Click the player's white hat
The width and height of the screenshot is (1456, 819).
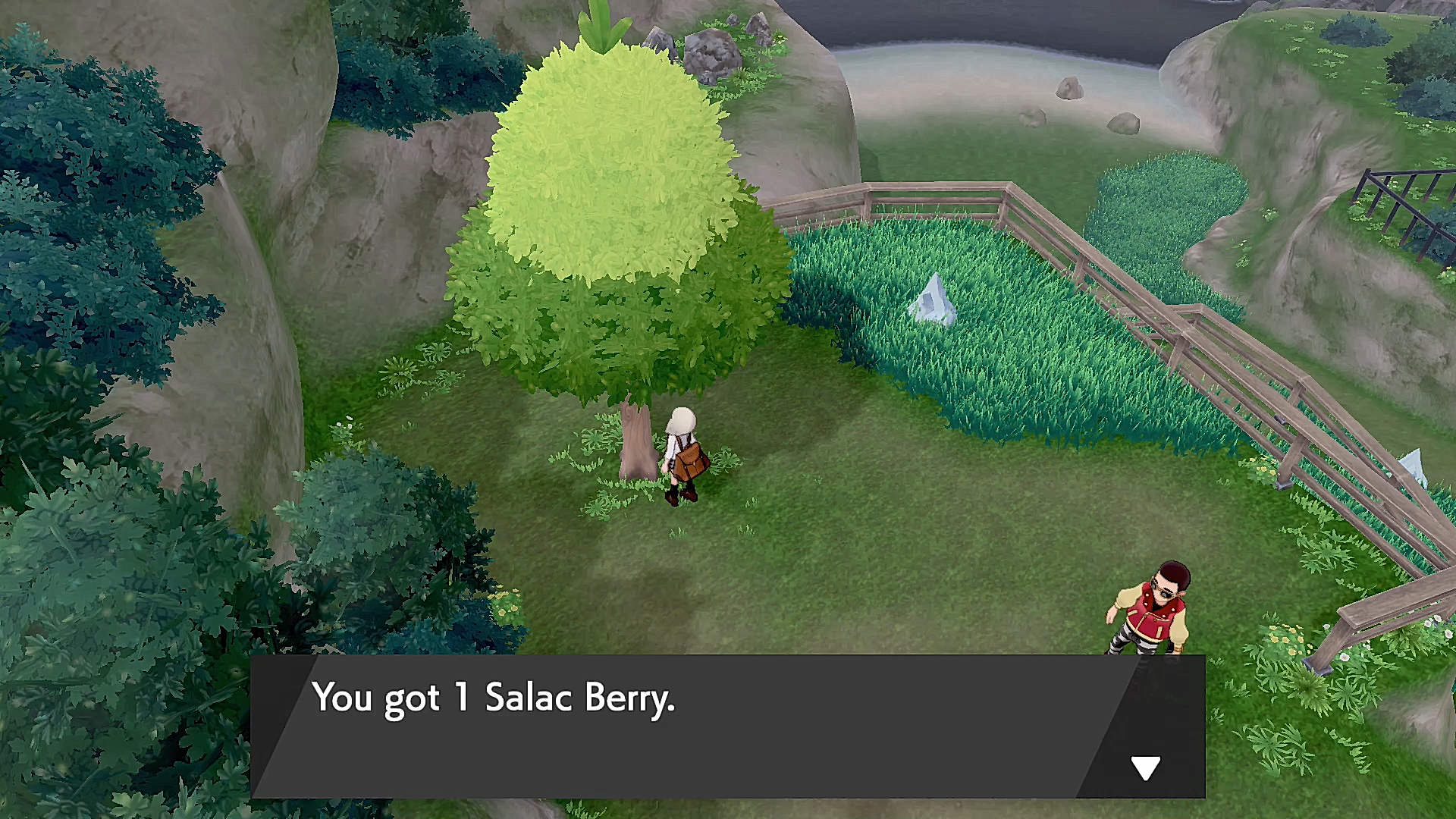[681, 419]
